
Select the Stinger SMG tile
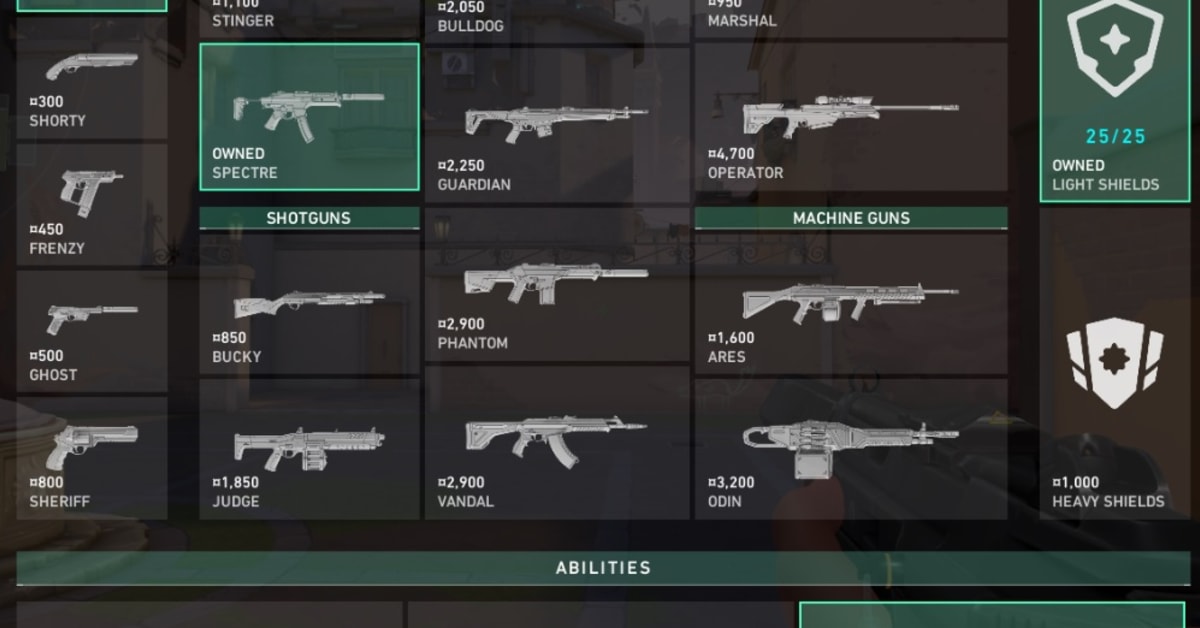coord(309,17)
